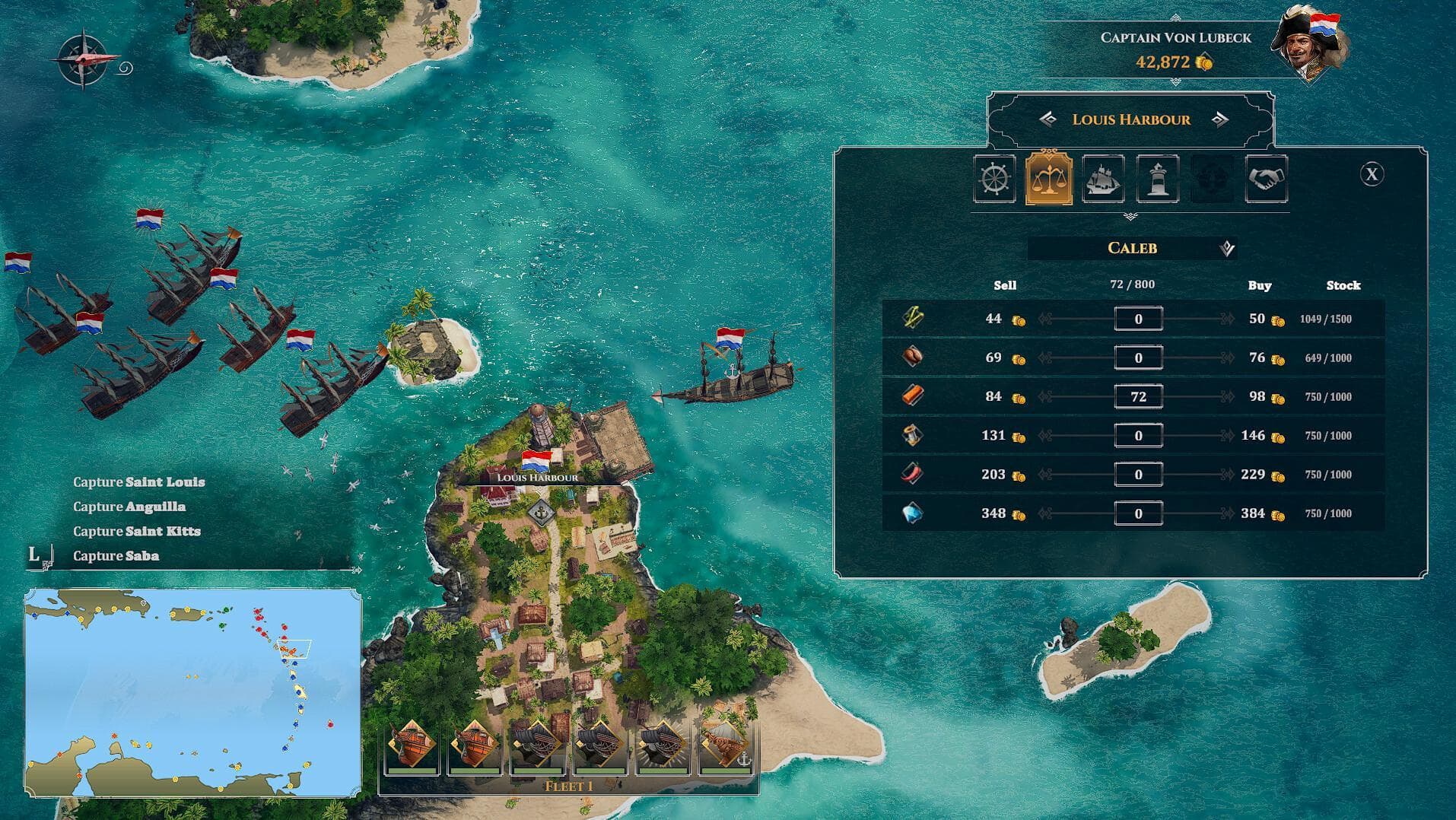The width and height of the screenshot is (1456, 820).
Task: Open the lighthouse tab of Louis Harbour
Action: (x=1157, y=180)
